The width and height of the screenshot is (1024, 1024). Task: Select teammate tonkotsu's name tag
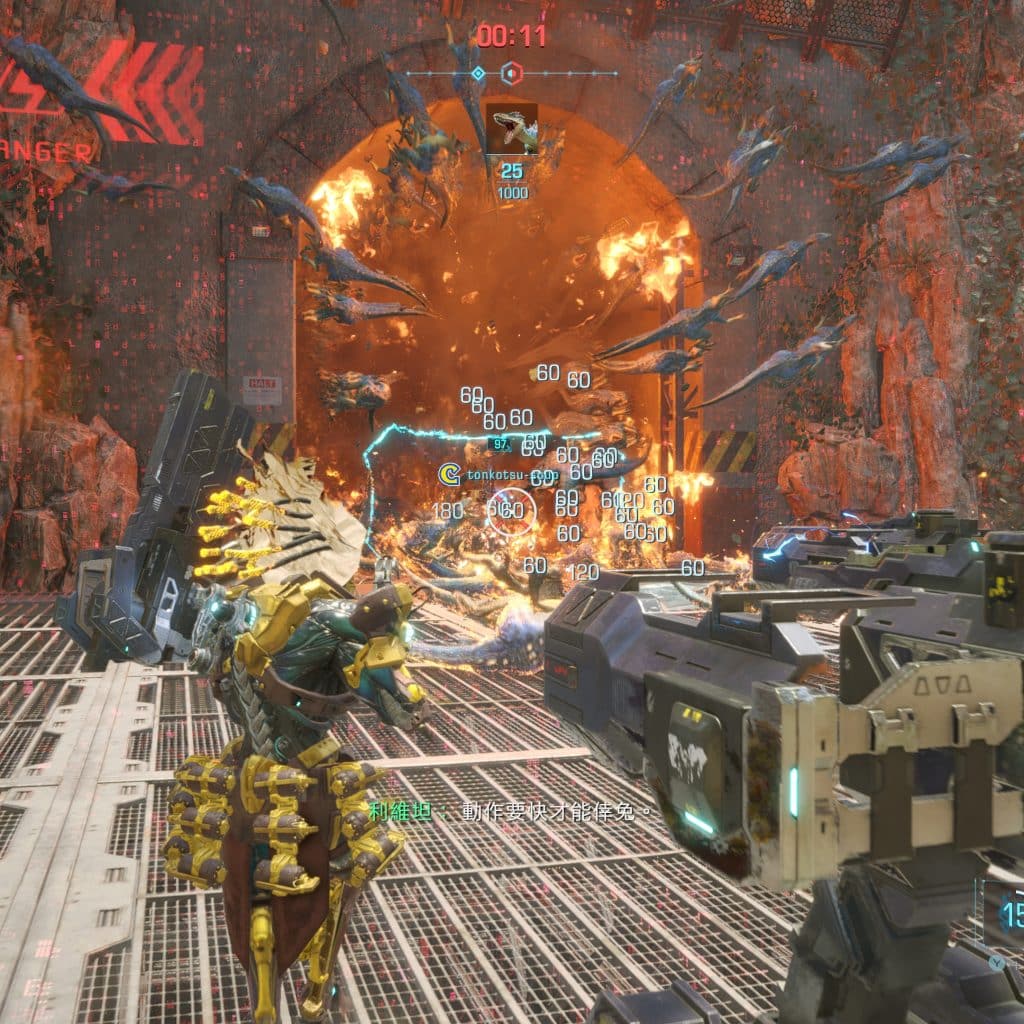498,475
